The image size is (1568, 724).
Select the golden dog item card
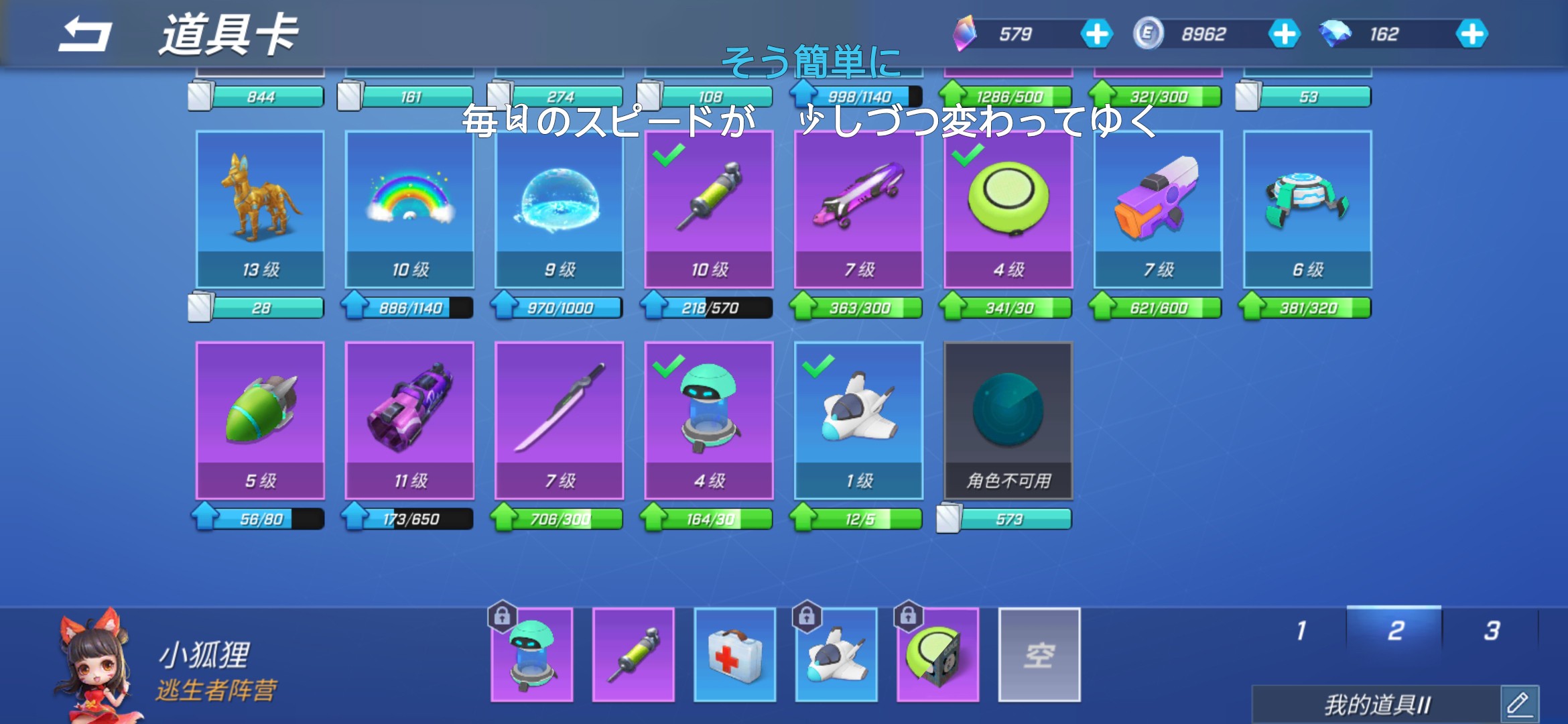260,208
